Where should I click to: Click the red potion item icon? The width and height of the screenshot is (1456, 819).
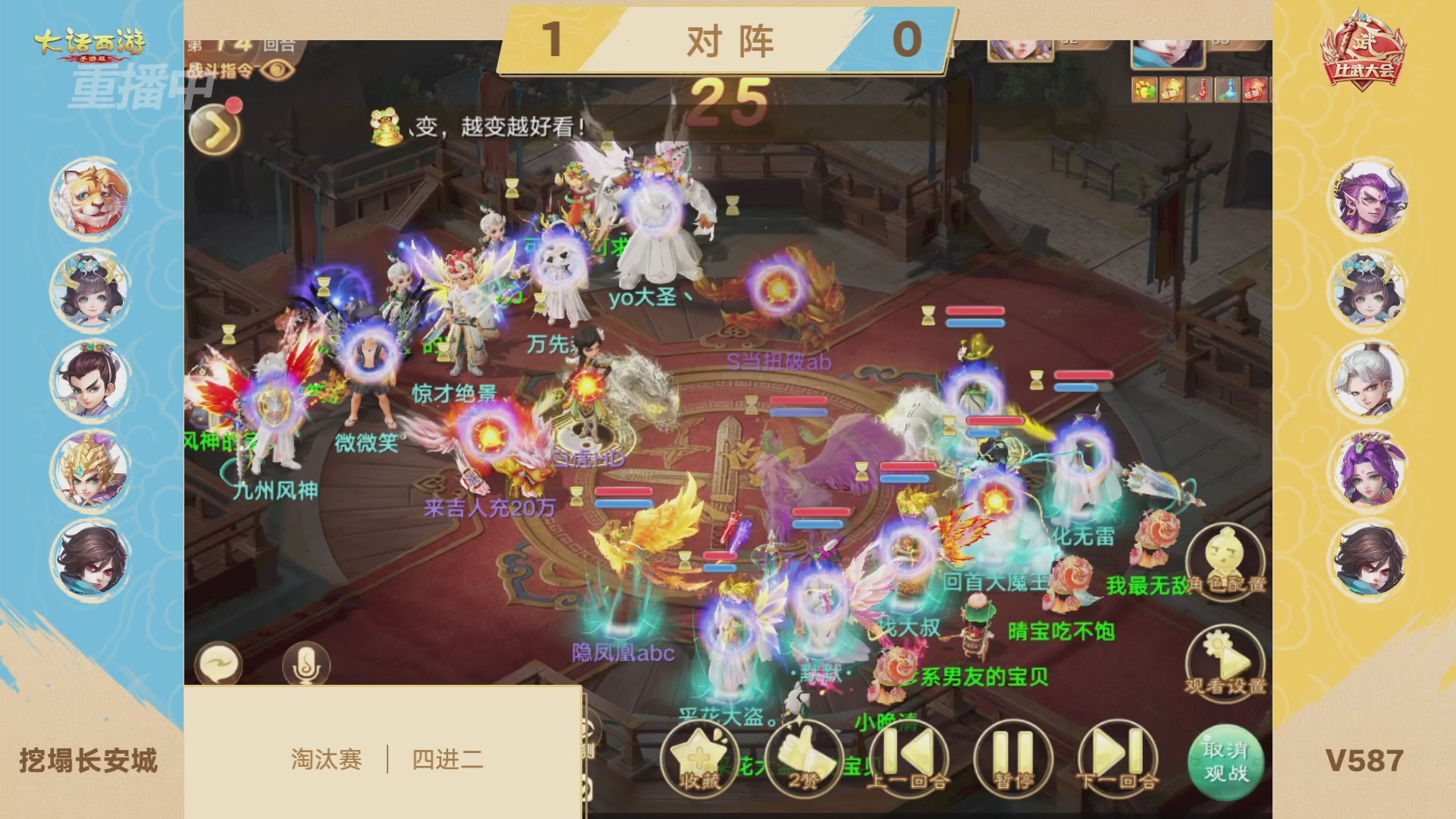[x=1198, y=89]
